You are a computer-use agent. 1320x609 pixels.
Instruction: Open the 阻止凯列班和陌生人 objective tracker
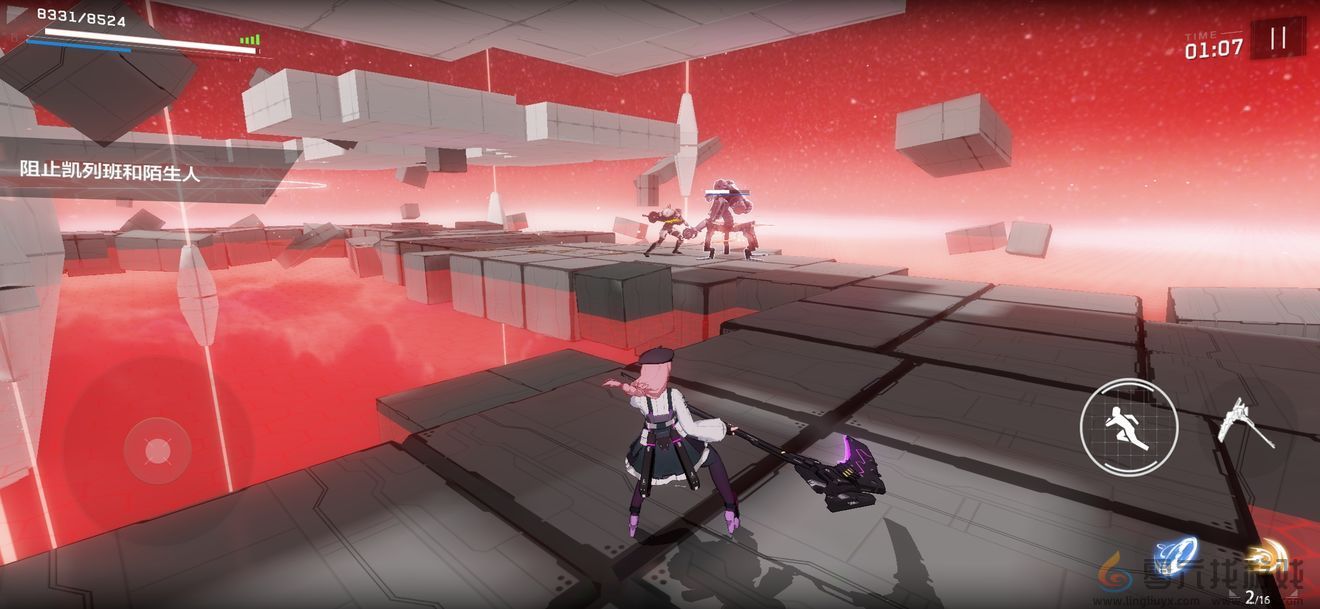[111, 171]
